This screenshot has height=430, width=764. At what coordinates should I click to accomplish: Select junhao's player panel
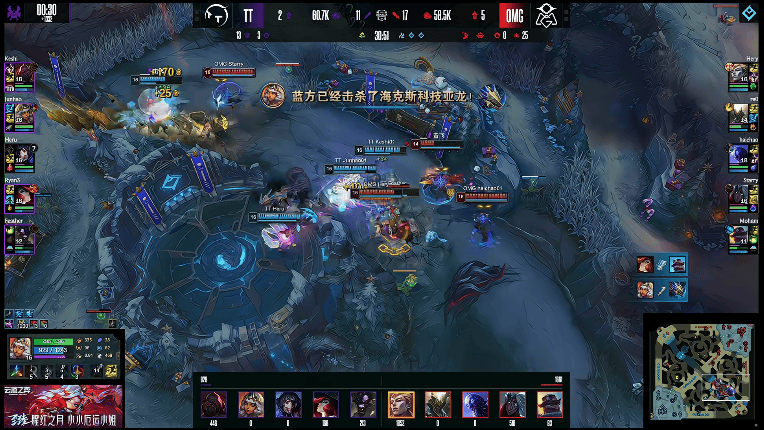tap(20, 114)
